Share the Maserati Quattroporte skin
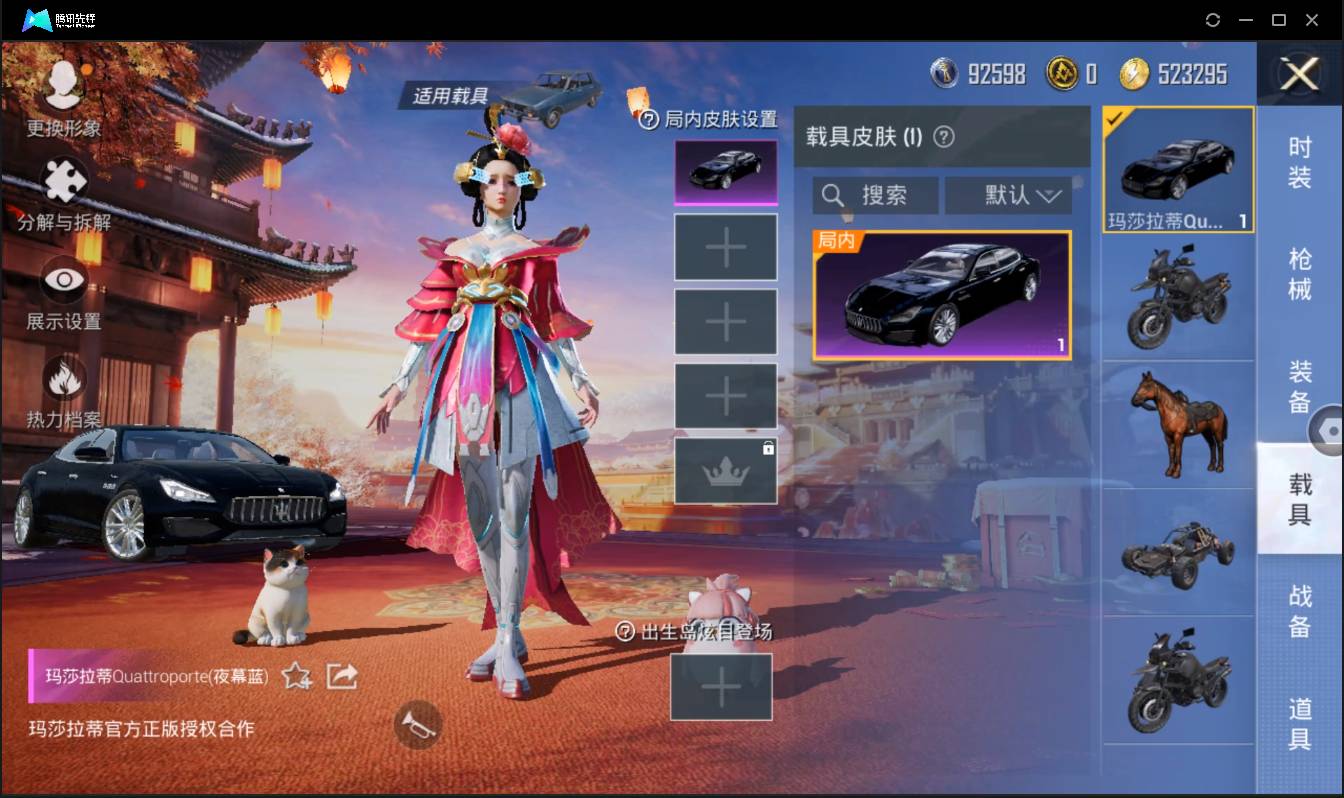 click(x=342, y=676)
